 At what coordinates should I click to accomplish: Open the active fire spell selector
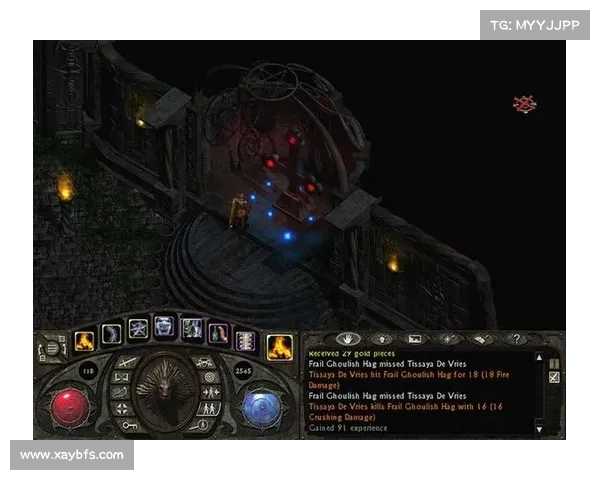[x=279, y=347]
